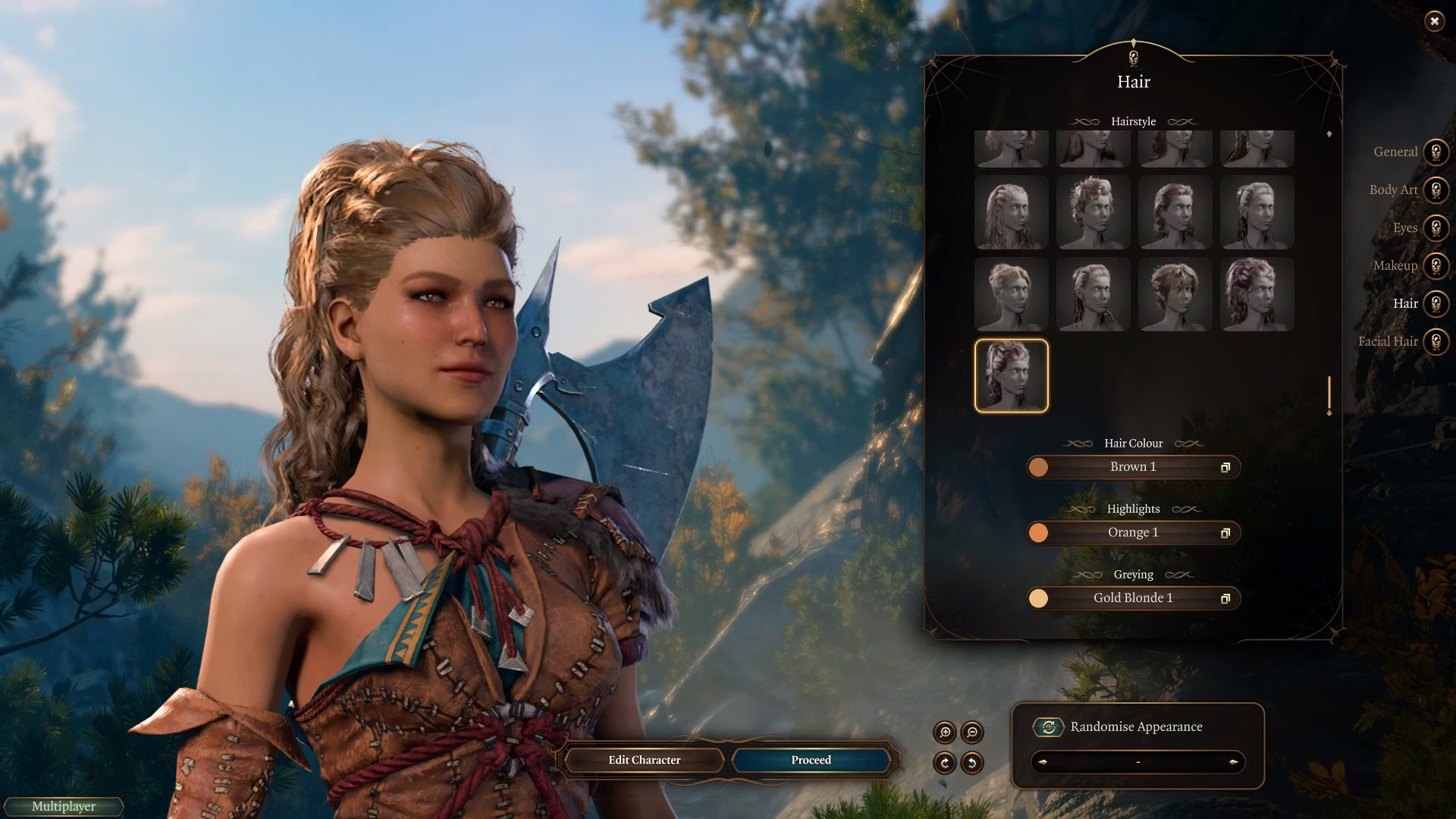
Task: Proceed to the next step
Action: click(x=811, y=760)
